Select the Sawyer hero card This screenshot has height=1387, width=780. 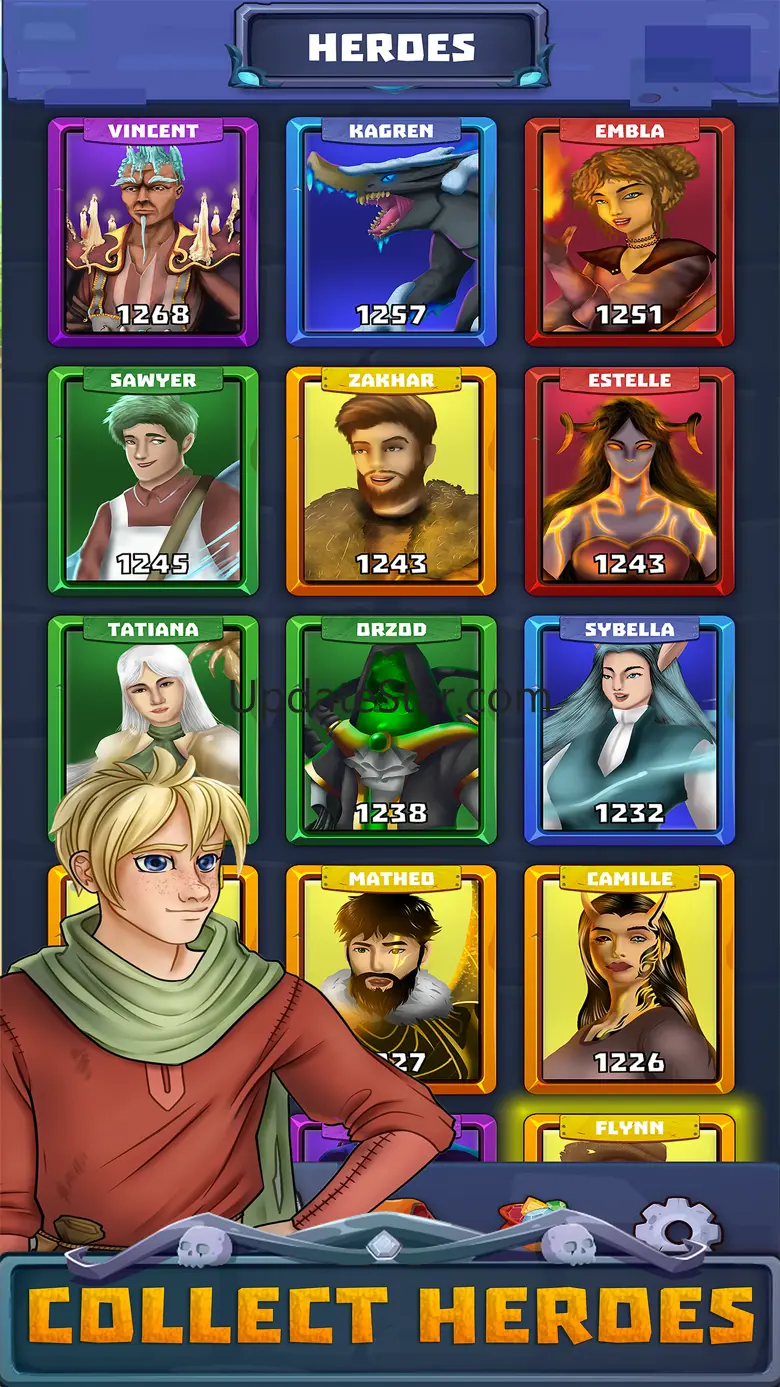(153, 481)
